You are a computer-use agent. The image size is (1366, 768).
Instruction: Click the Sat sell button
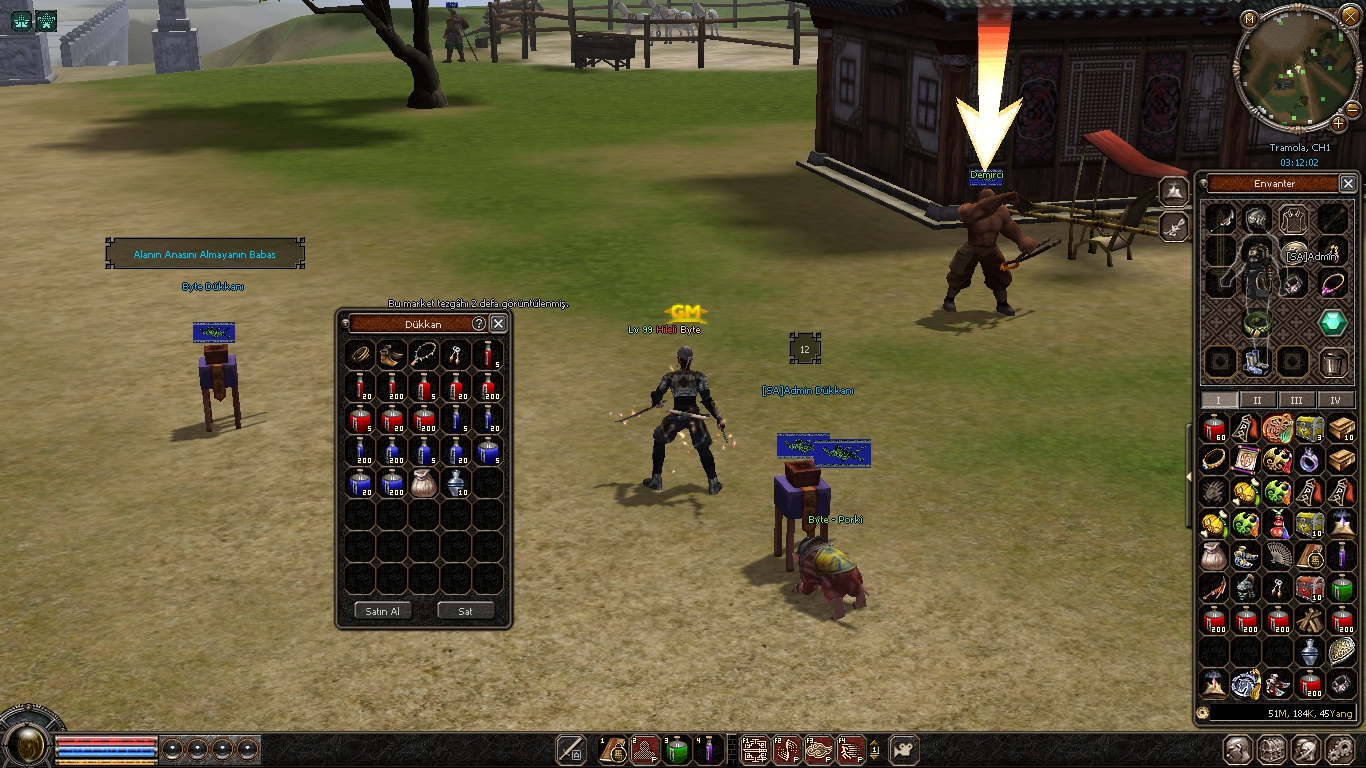466,611
